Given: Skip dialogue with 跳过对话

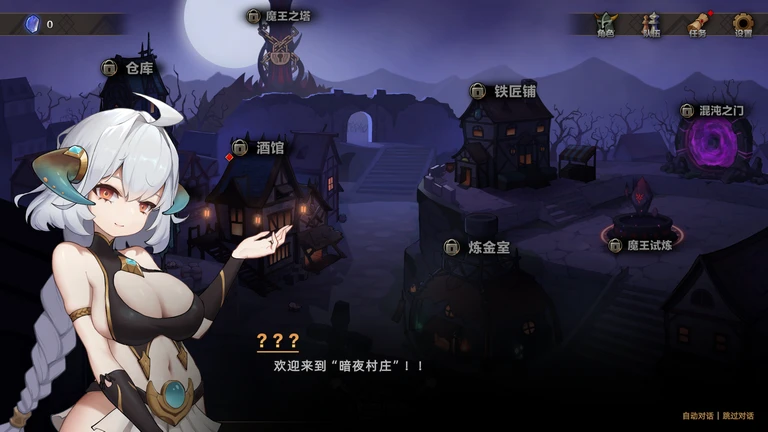Looking at the screenshot, I should [739, 416].
